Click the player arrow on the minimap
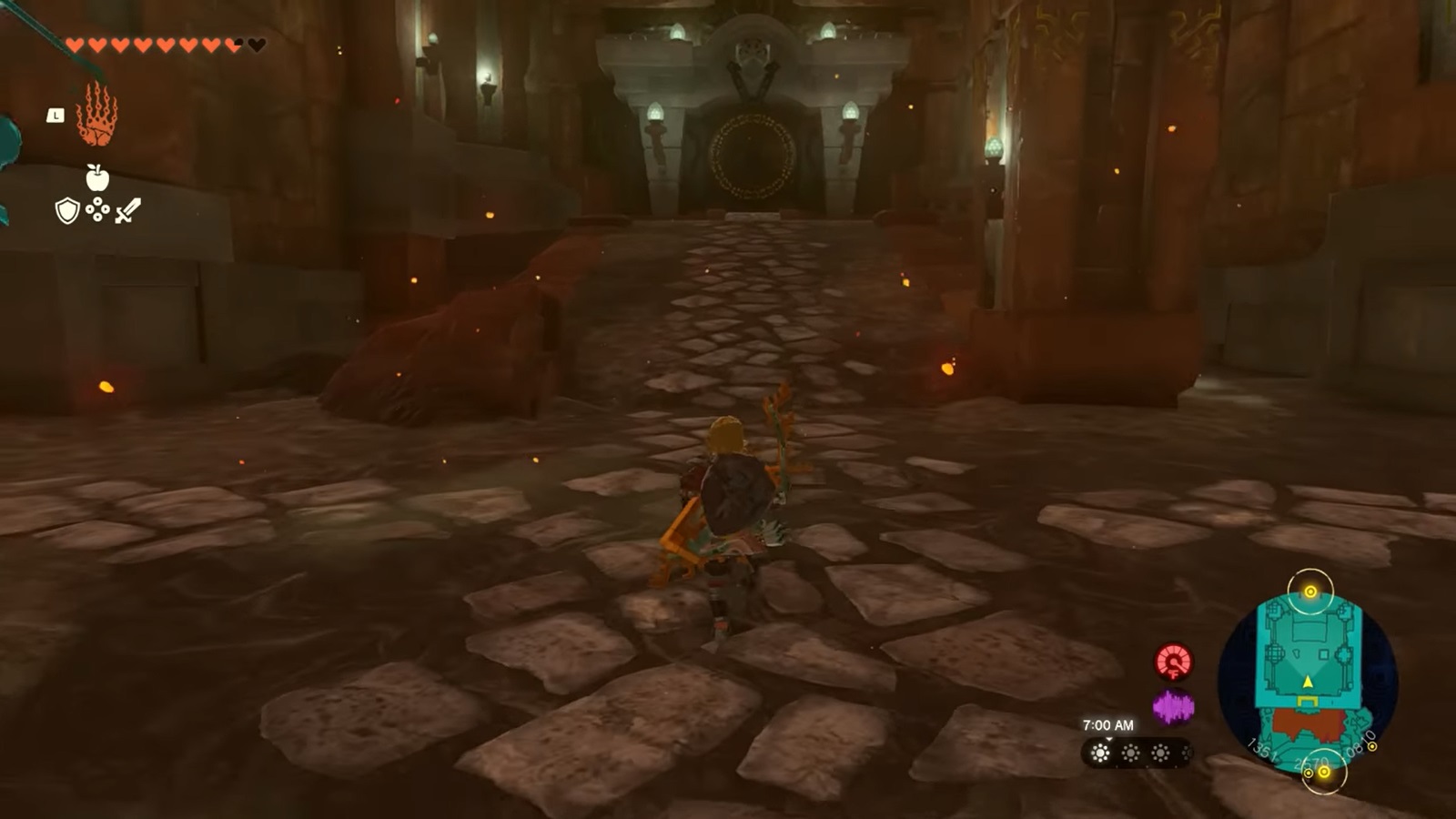Screen dimensions: 1456x819 click(x=1307, y=682)
